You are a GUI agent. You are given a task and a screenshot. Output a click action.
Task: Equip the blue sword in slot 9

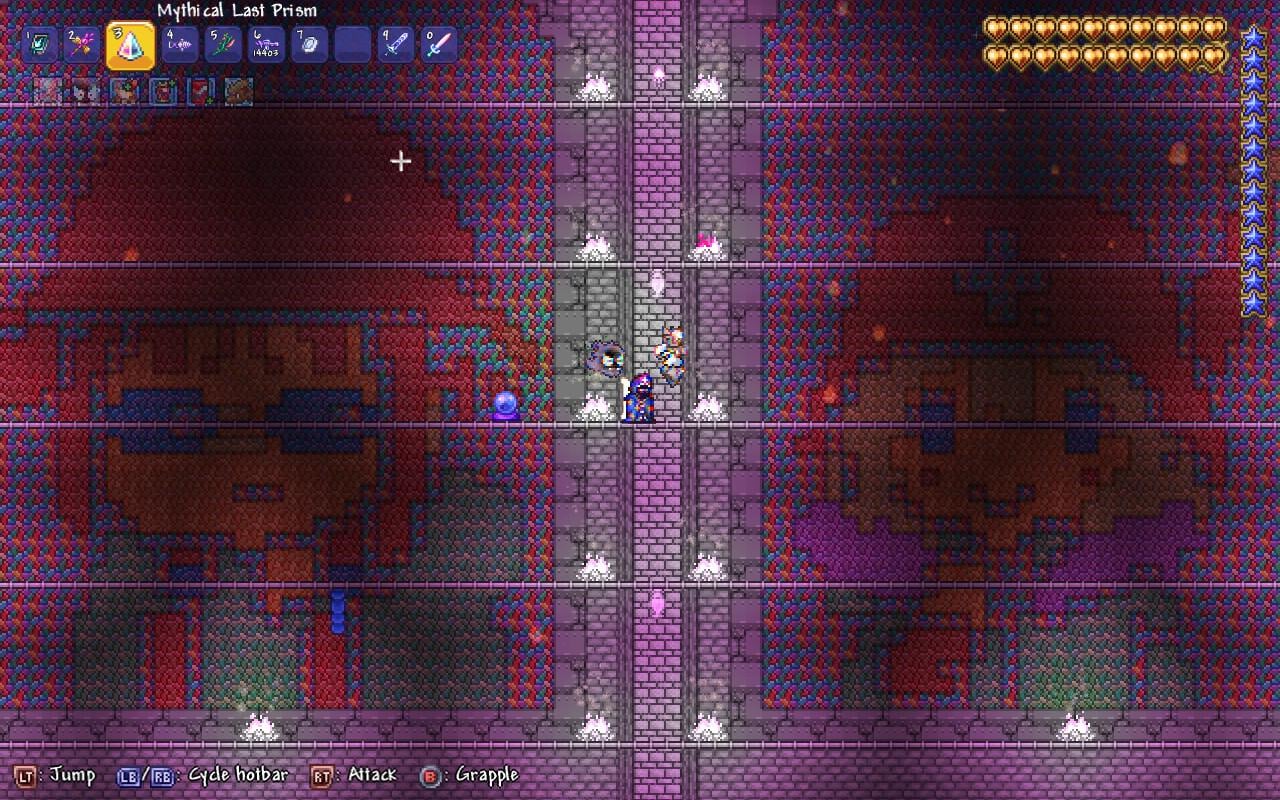tap(395, 45)
